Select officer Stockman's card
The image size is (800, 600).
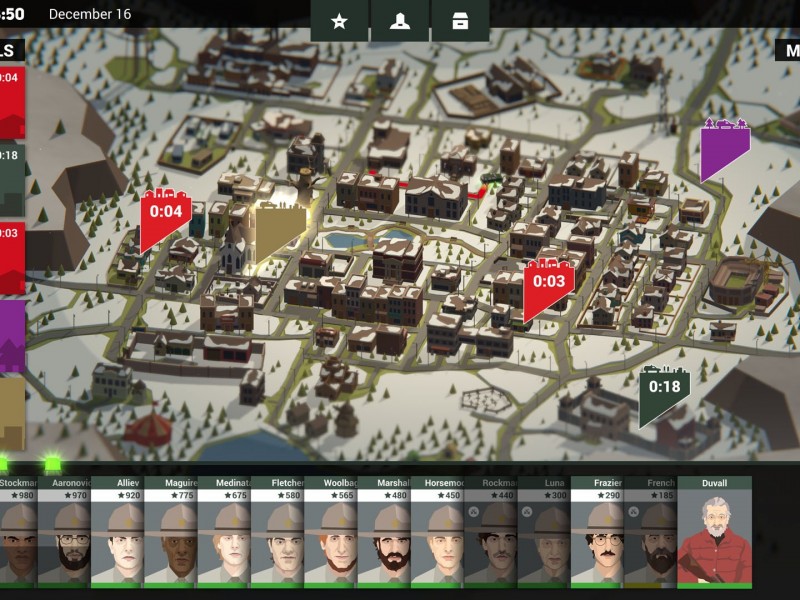pyautogui.click(x=18, y=530)
